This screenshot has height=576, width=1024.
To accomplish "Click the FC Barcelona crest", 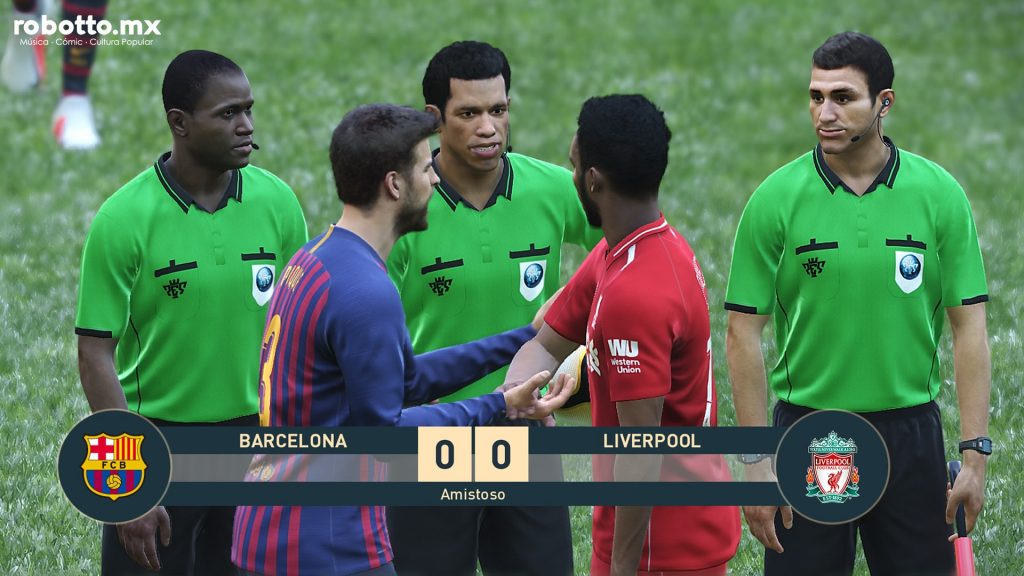I will pyautogui.click(x=114, y=466).
